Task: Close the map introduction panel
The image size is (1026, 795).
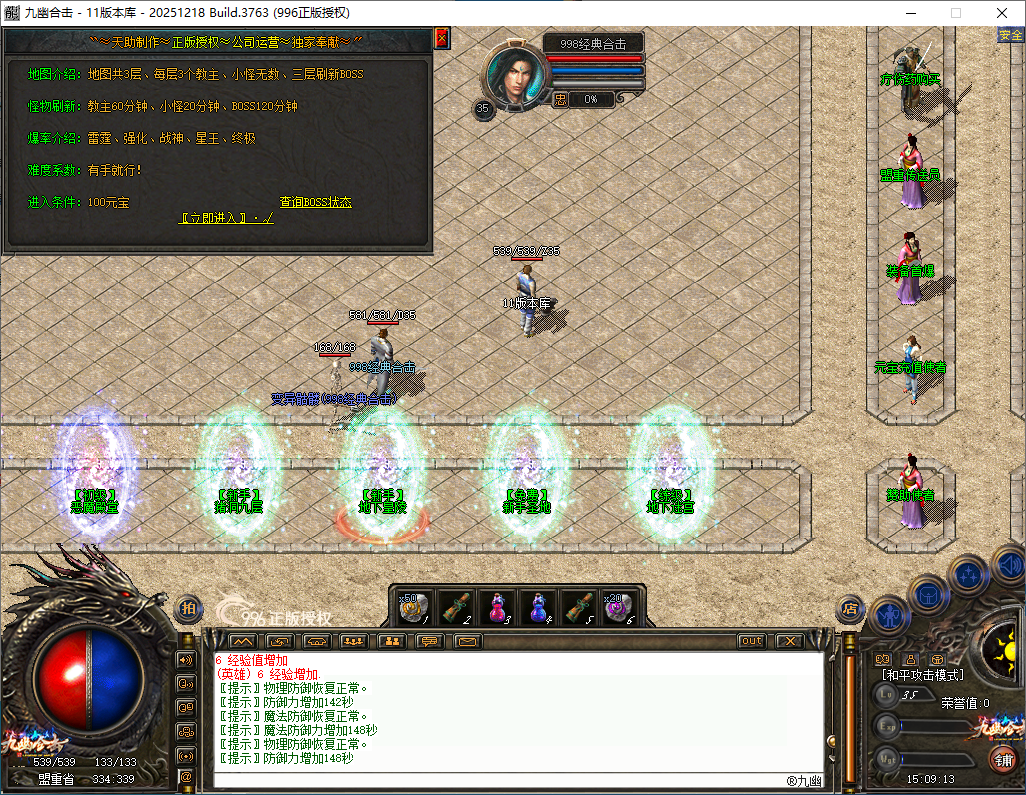Action: click(x=441, y=38)
